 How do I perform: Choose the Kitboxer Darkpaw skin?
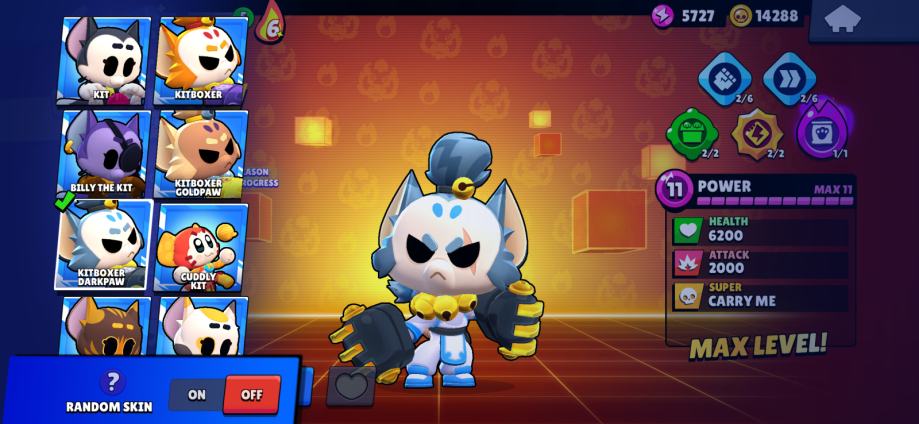click(103, 245)
